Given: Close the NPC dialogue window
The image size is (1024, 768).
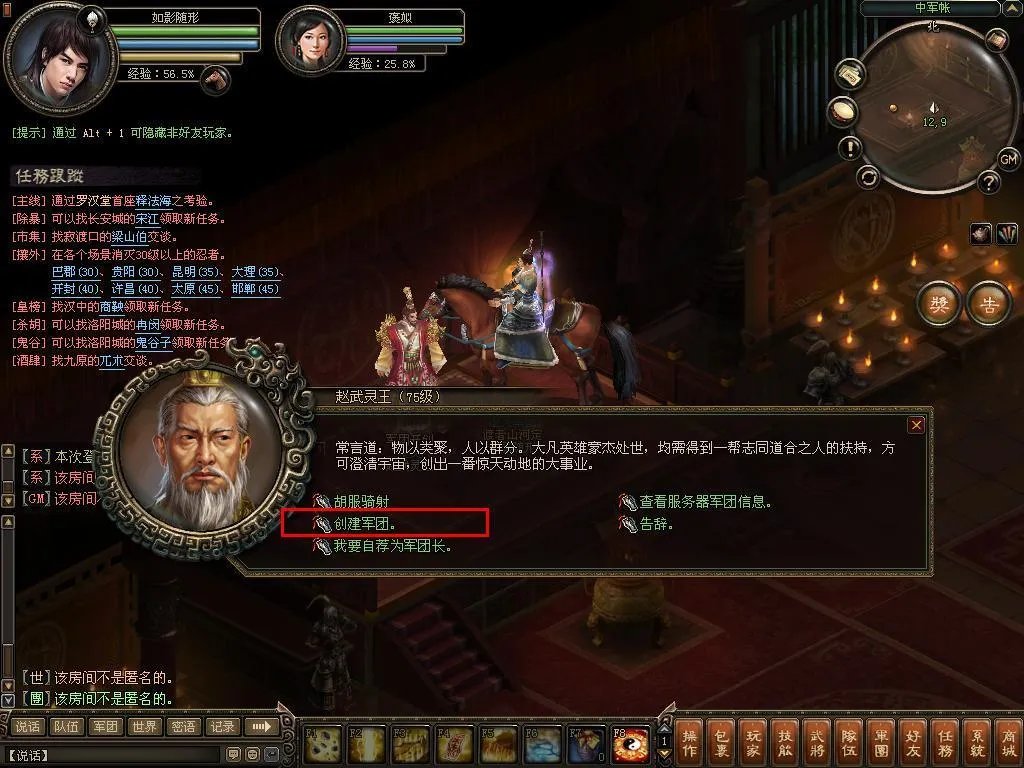Looking at the screenshot, I should pos(915,425).
